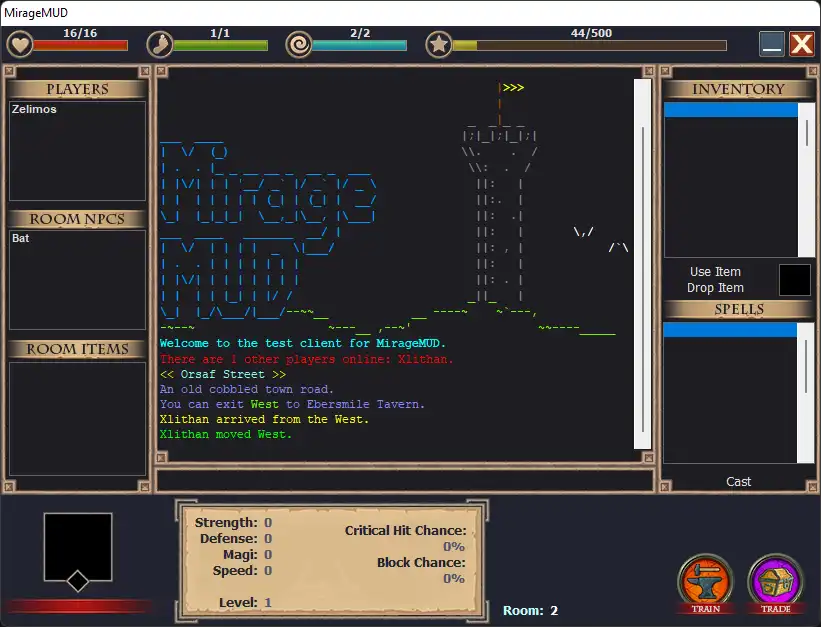The image size is (821, 627).
Task: Select the Bat in Room NPCs
Action: (21, 239)
